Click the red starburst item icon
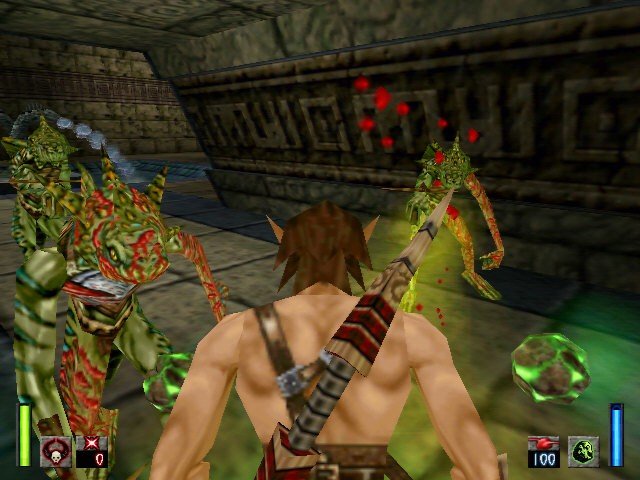Viewport: 640px width, 480px height. tap(92, 443)
